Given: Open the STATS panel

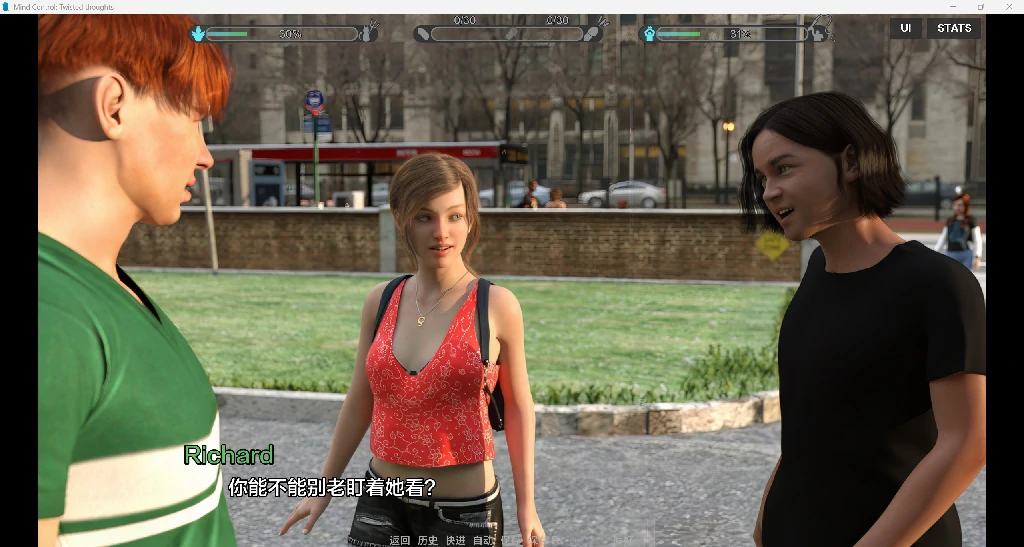Looking at the screenshot, I should 954,28.
